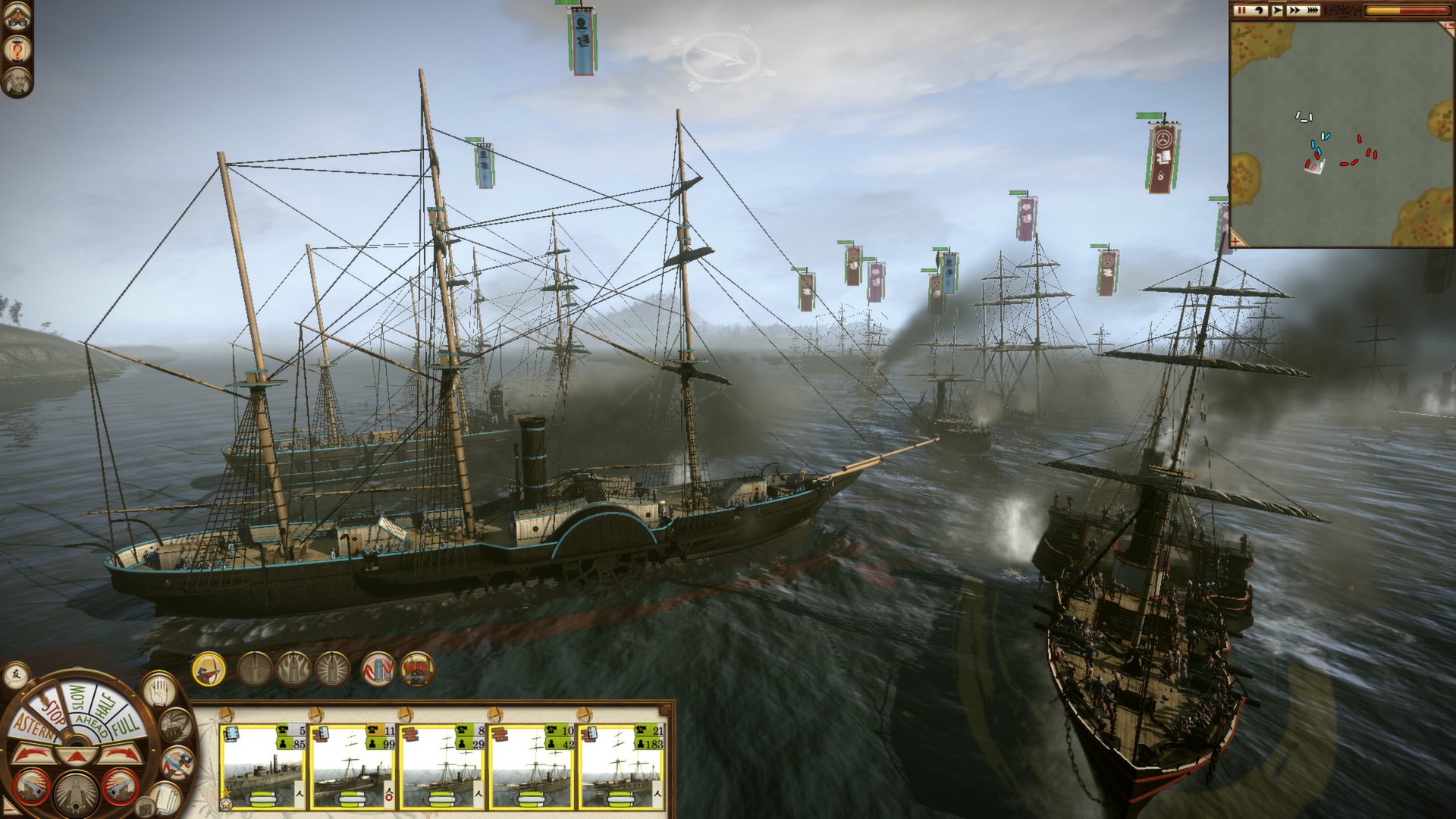The width and height of the screenshot is (1456, 819).
Task: Click the yellow-red battle timer bar
Action: coord(1407,11)
